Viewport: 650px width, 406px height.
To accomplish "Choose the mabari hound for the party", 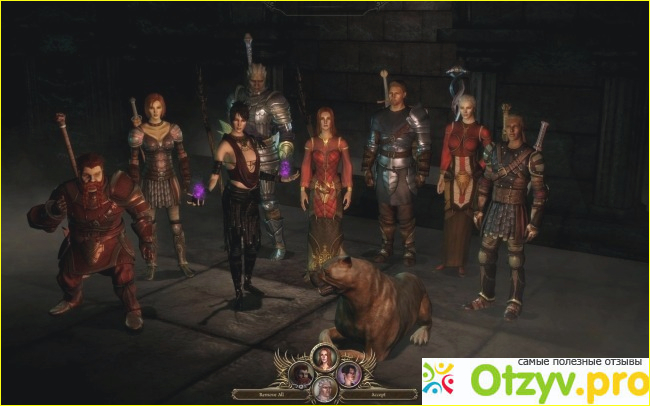I will click(375, 302).
